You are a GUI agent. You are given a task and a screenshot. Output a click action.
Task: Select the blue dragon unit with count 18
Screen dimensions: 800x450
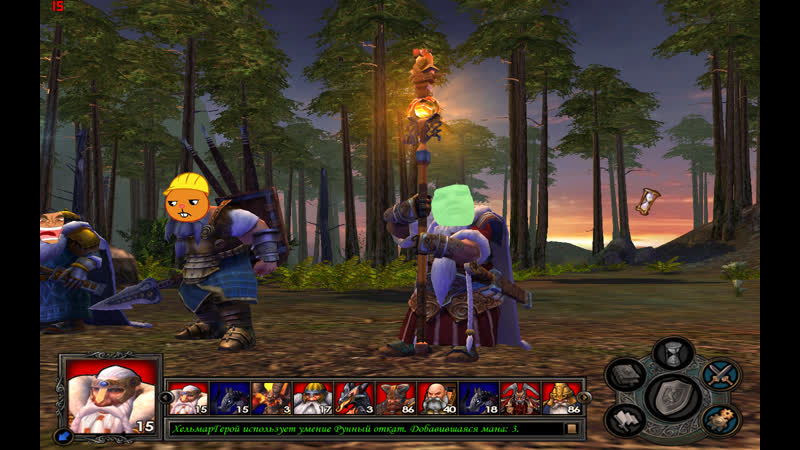click(478, 398)
